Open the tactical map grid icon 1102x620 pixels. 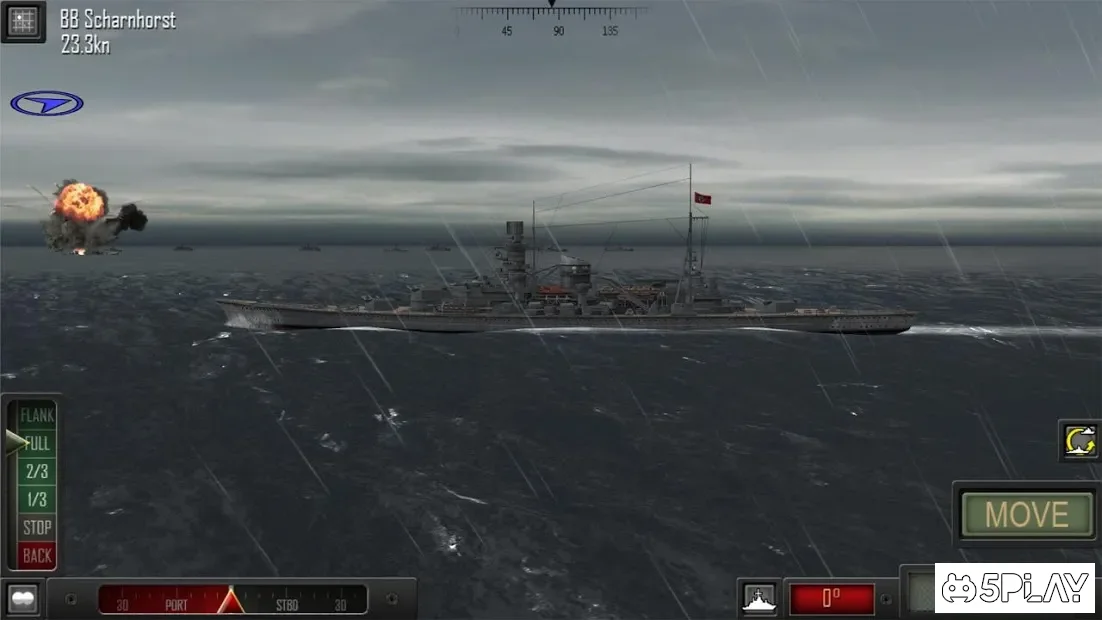22,20
